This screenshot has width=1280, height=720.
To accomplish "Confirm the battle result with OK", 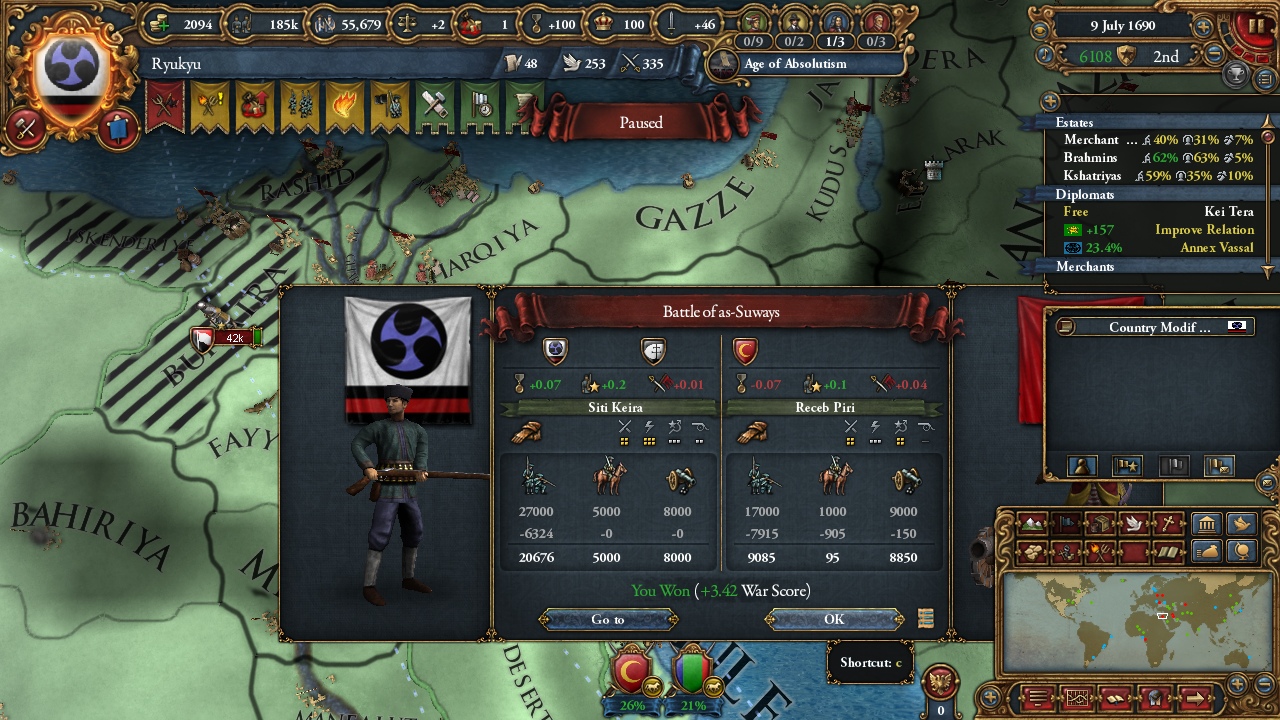I will 834,620.
